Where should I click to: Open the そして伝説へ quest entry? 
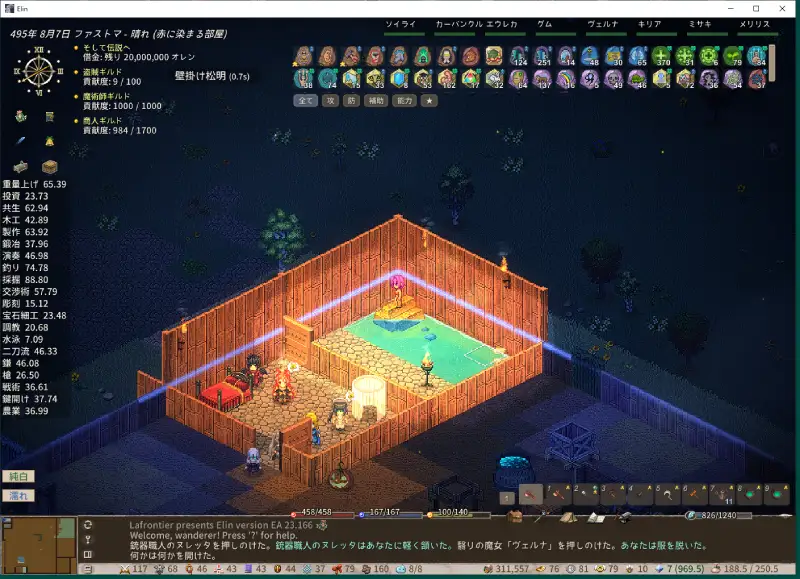click(105, 46)
